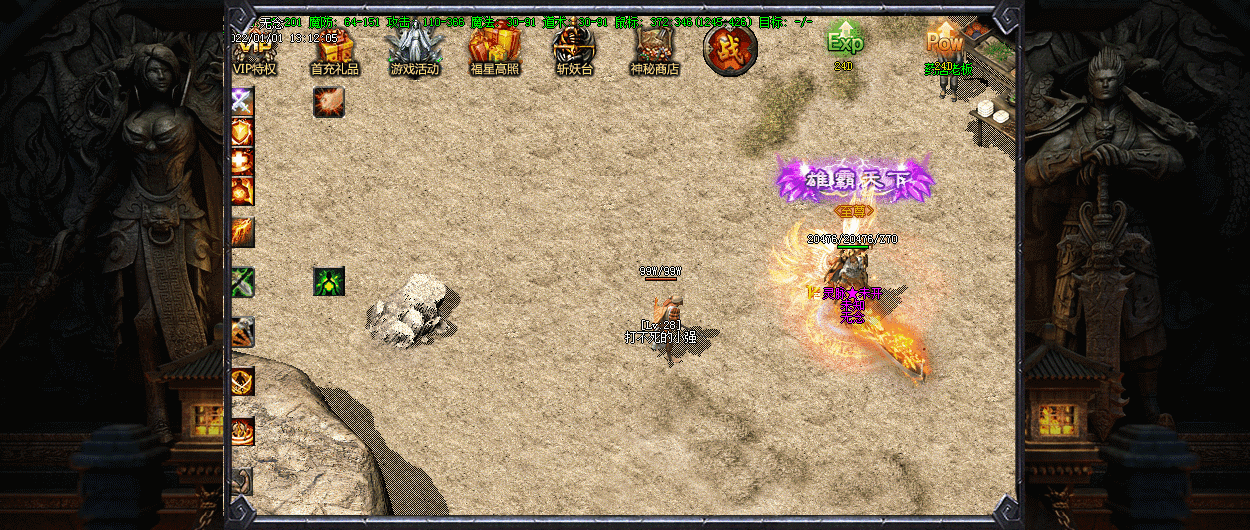Activate the fiery explosion buff icon
Screen dimensions: 1250x530
pyautogui.click(x=329, y=101)
